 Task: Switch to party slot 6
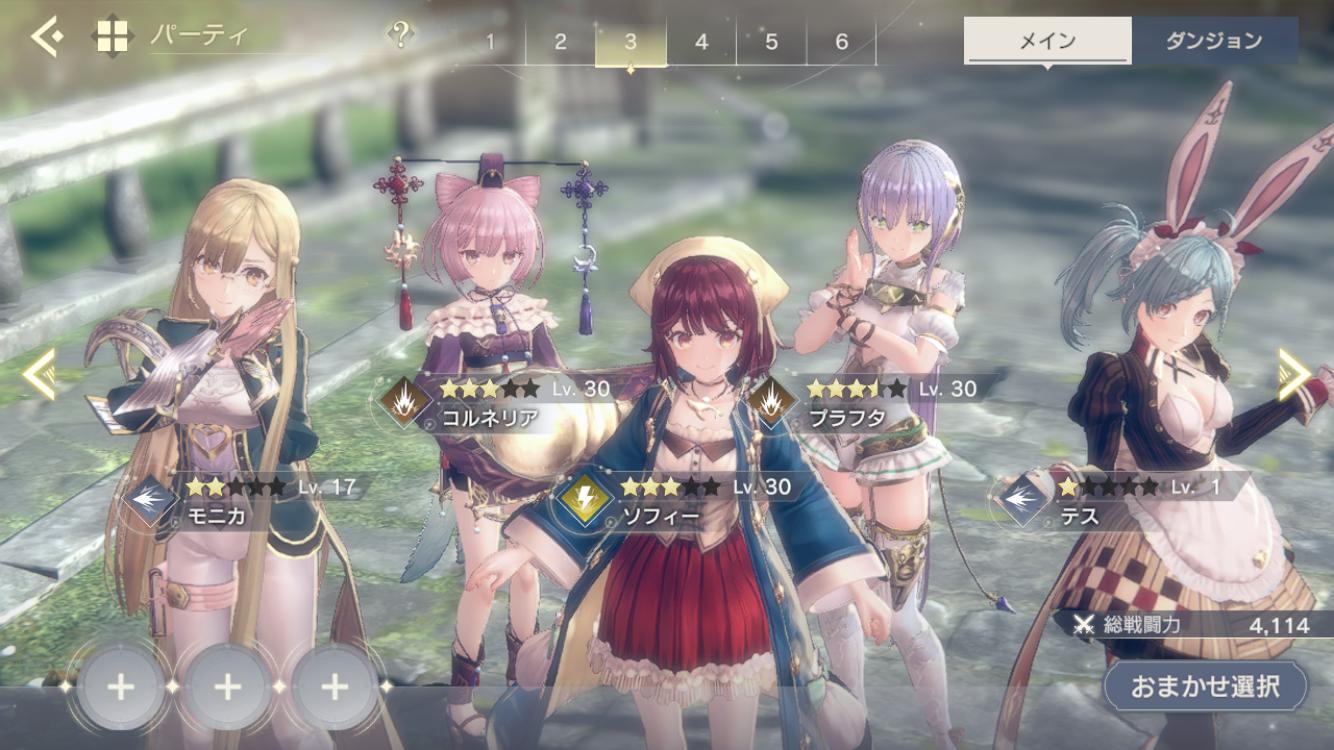841,42
